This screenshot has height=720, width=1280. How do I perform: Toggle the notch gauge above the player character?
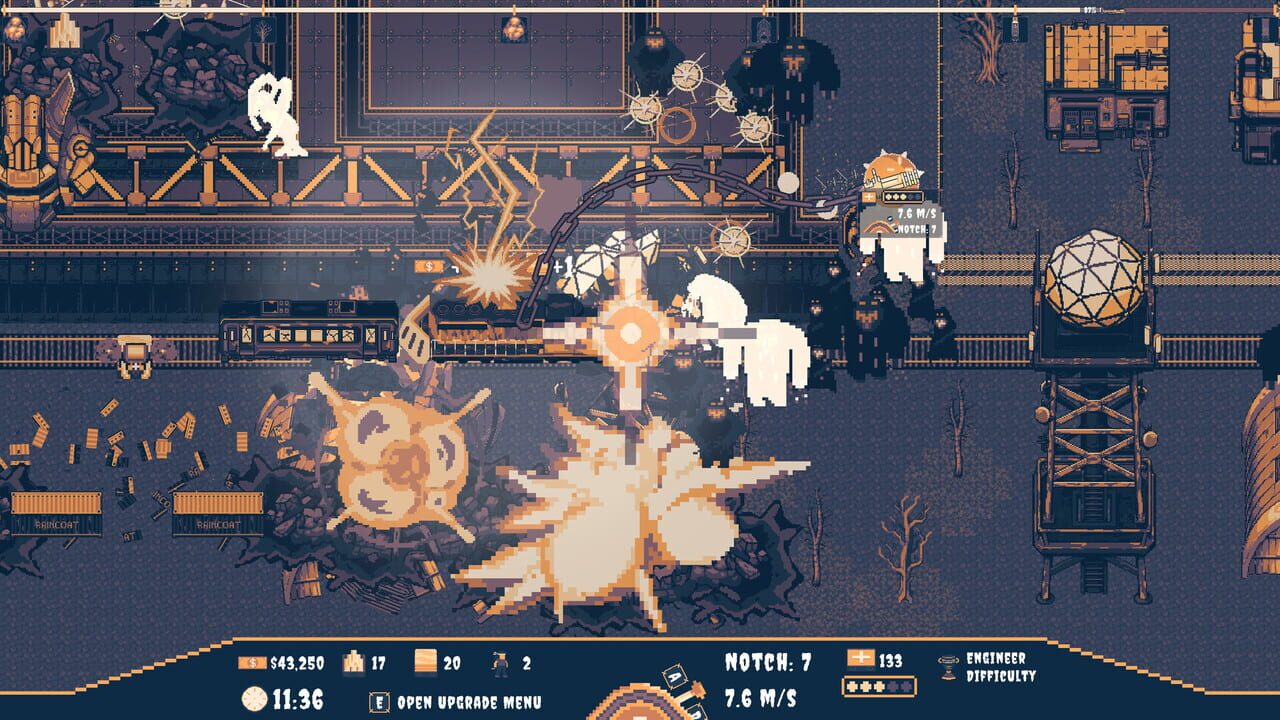click(x=879, y=229)
